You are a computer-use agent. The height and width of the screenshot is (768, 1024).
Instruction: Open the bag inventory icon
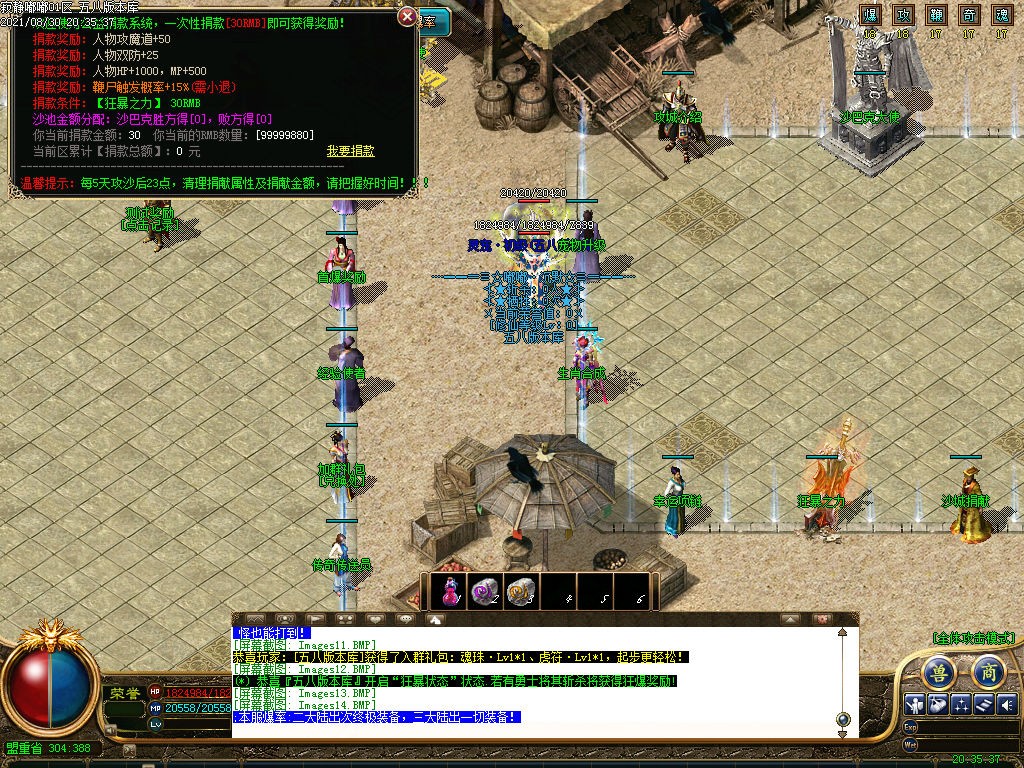pyautogui.click(x=938, y=704)
